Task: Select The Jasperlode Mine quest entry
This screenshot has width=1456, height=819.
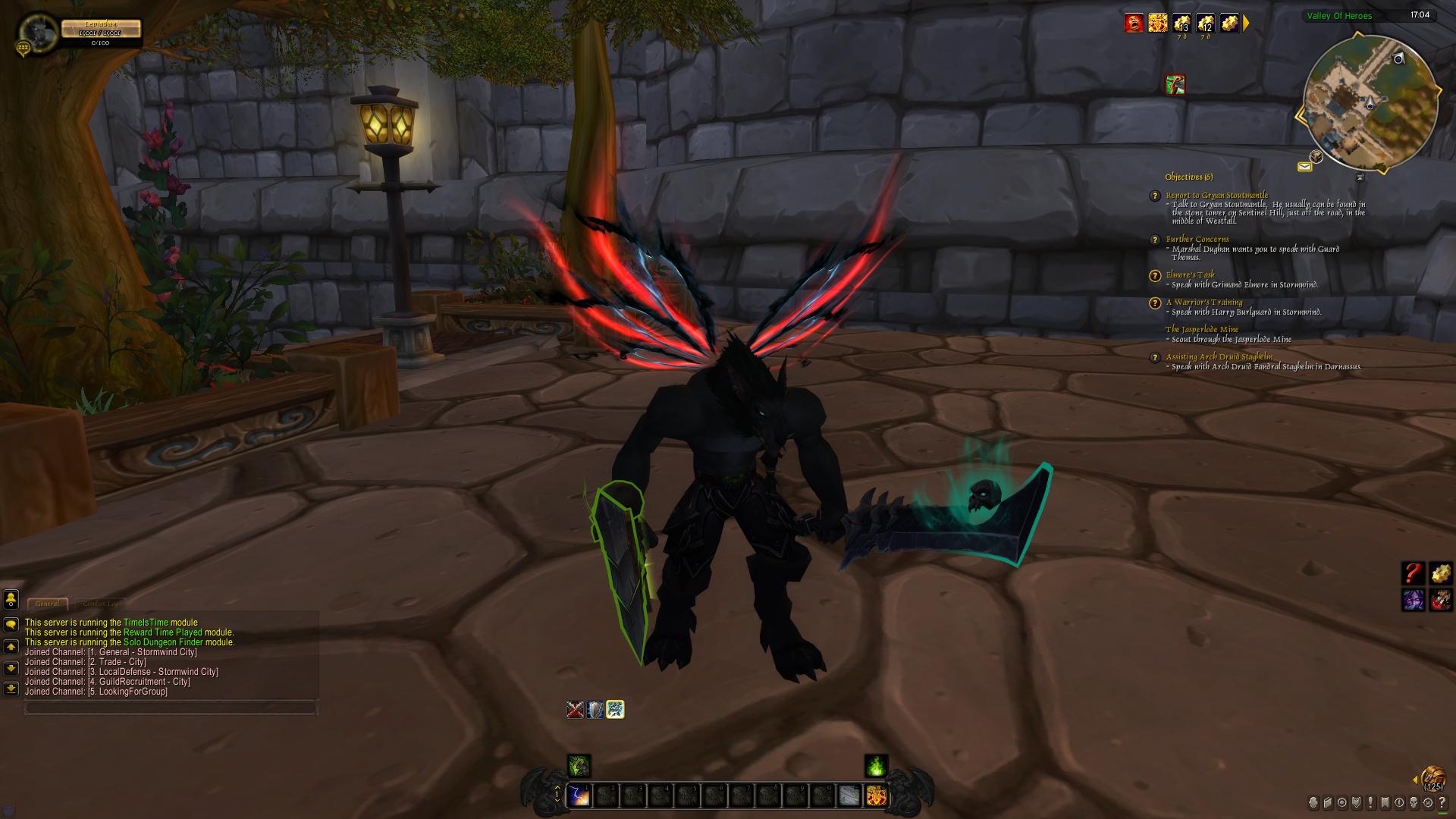Action: pyautogui.click(x=1201, y=329)
